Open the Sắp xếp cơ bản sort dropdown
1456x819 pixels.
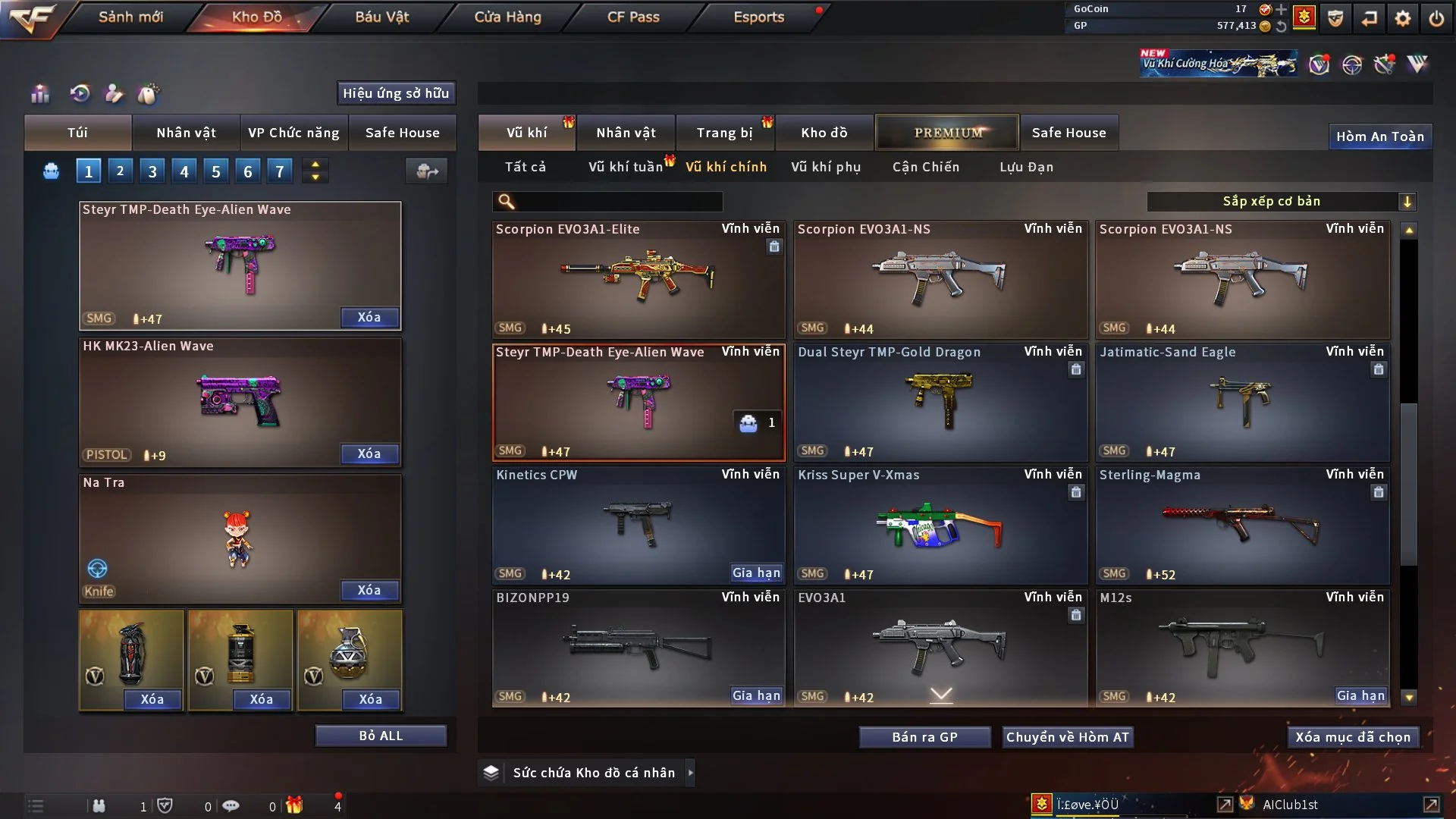(1281, 202)
